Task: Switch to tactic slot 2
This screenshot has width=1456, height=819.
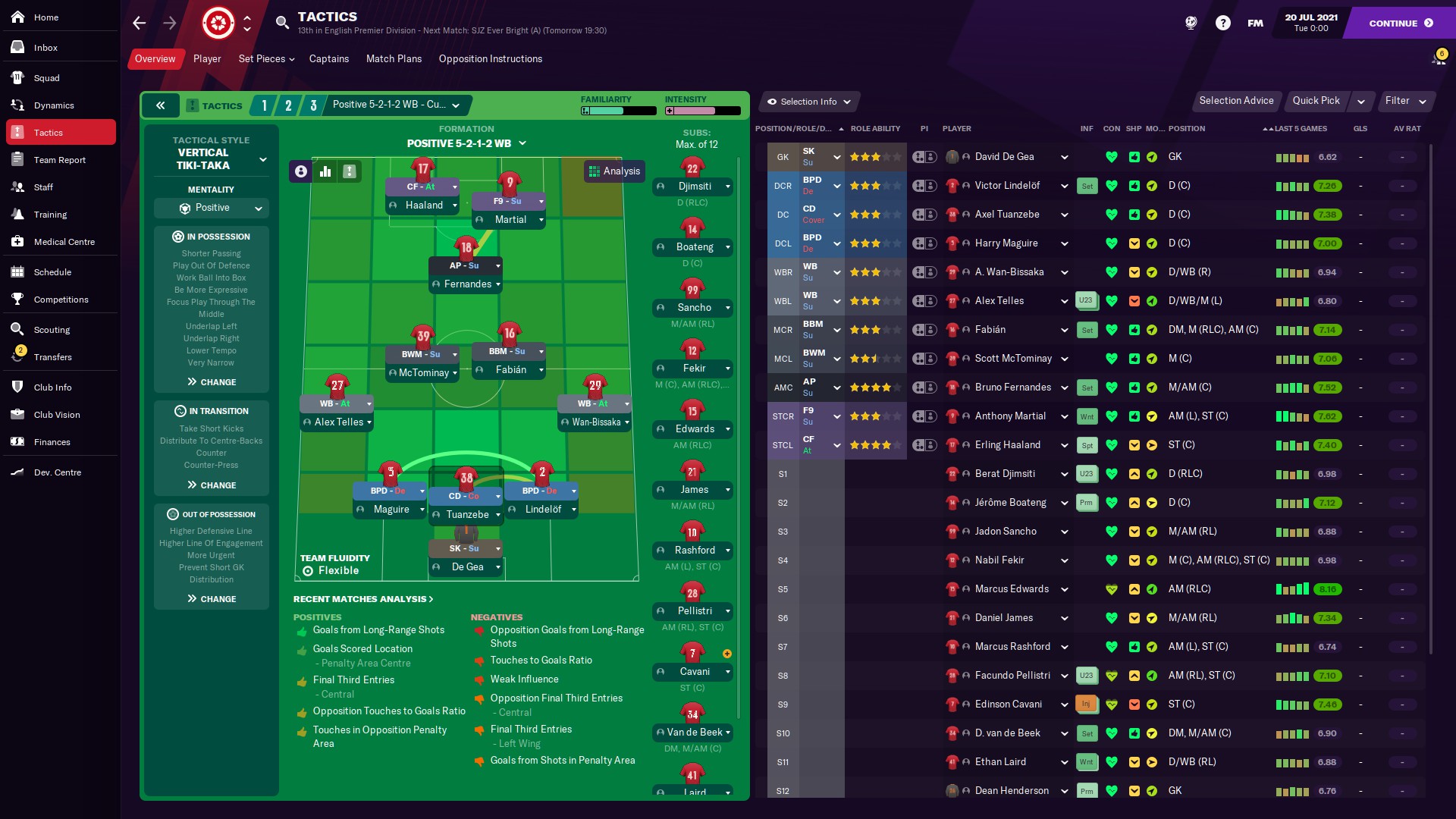Action: point(288,105)
